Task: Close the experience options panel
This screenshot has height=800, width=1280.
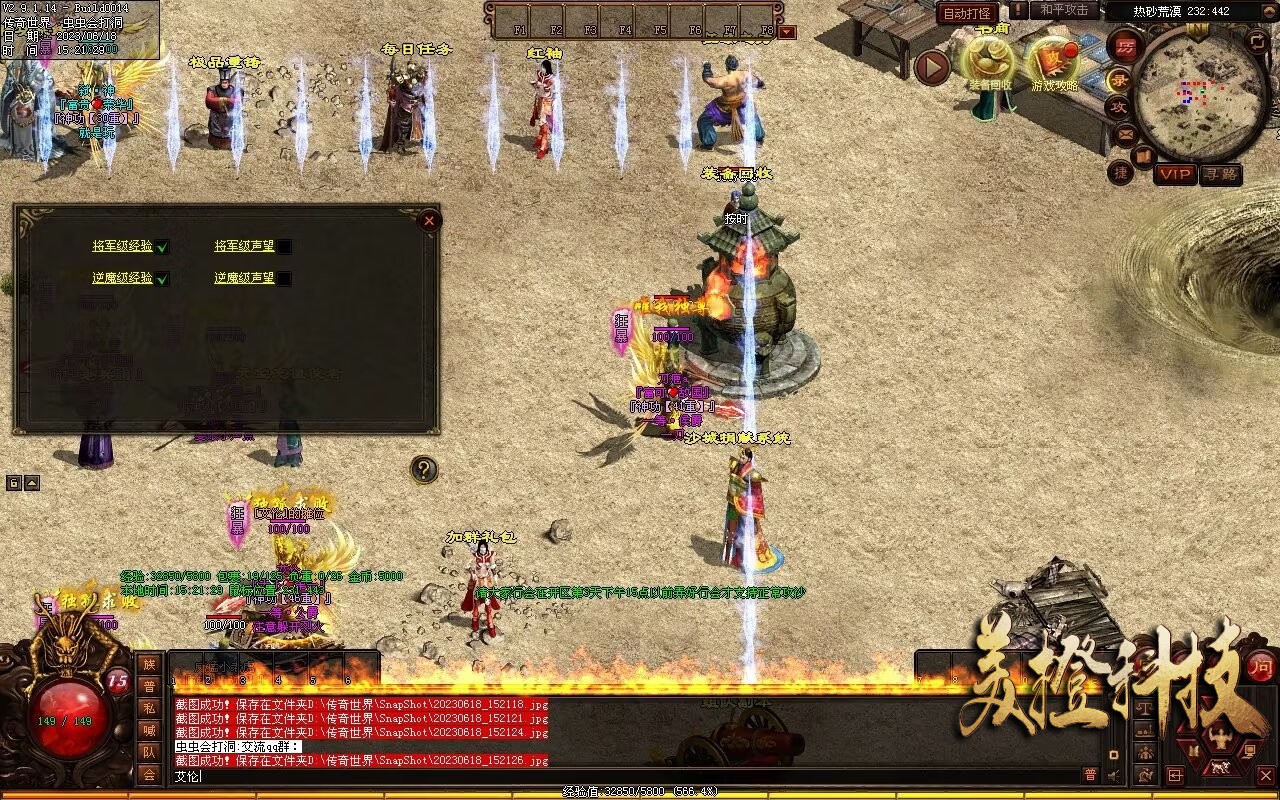Action: click(x=429, y=220)
